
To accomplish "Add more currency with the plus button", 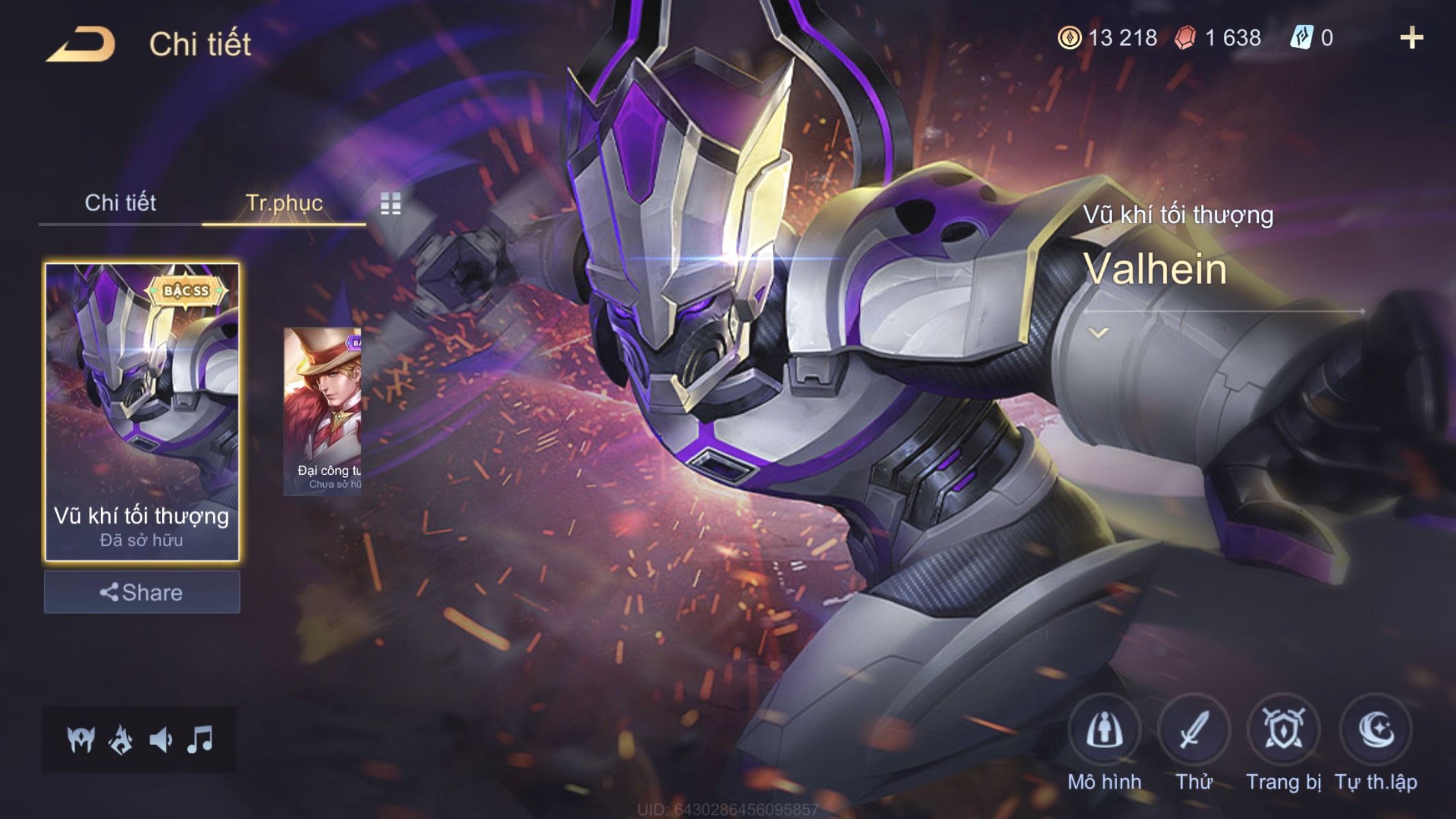I will (1411, 38).
